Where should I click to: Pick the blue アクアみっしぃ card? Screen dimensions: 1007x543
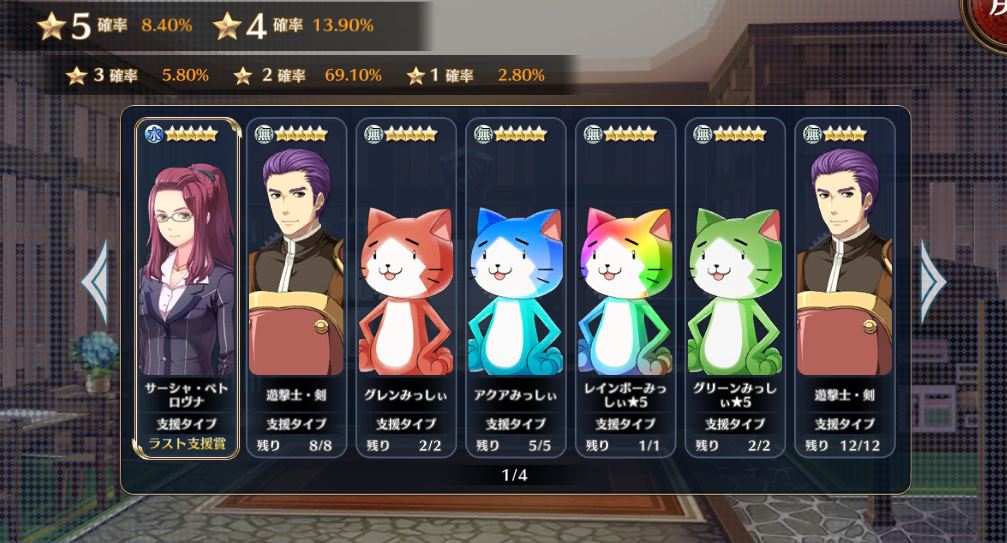tap(516, 288)
